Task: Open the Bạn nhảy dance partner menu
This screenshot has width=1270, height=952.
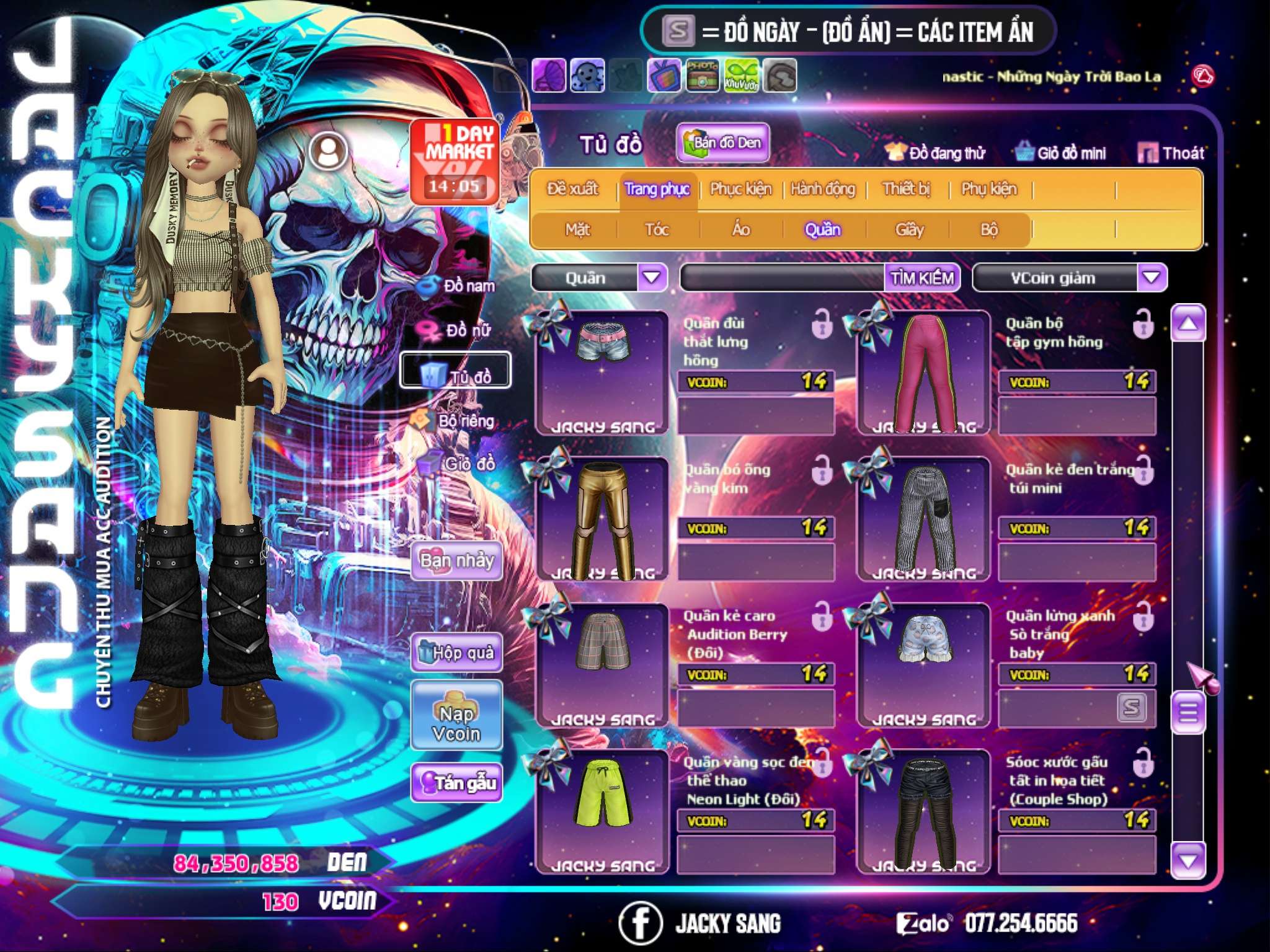Action: pyautogui.click(x=457, y=561)
